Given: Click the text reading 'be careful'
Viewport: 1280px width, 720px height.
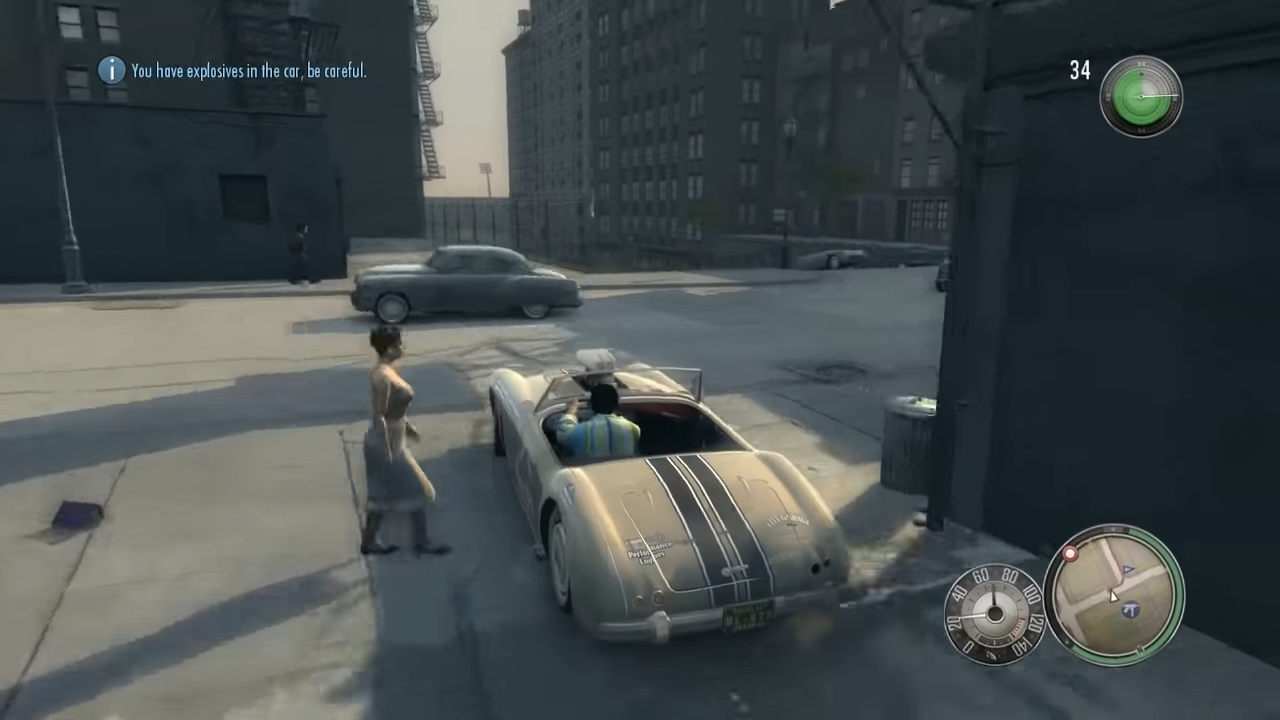Looking at the screenshot, I should click(339, 71).
